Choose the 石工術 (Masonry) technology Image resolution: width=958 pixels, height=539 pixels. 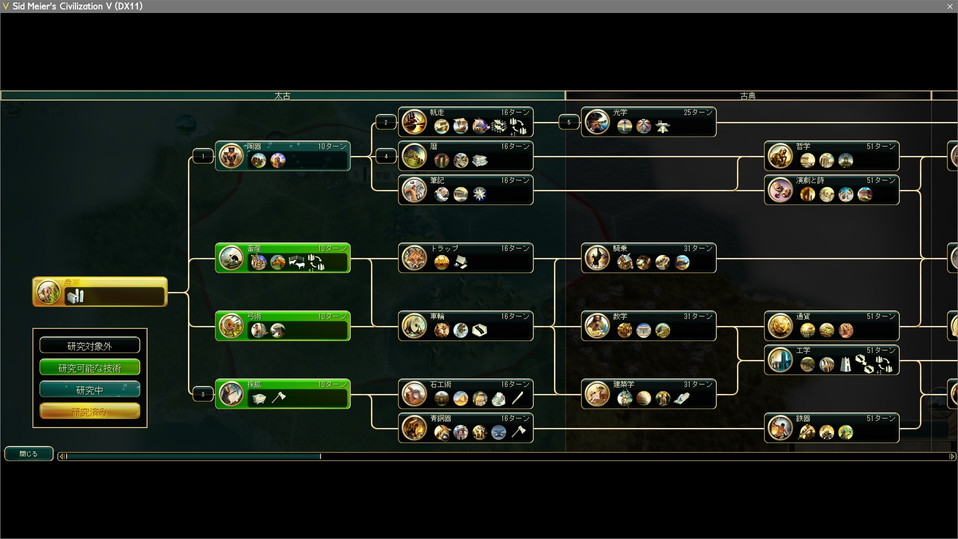point(466,394)
